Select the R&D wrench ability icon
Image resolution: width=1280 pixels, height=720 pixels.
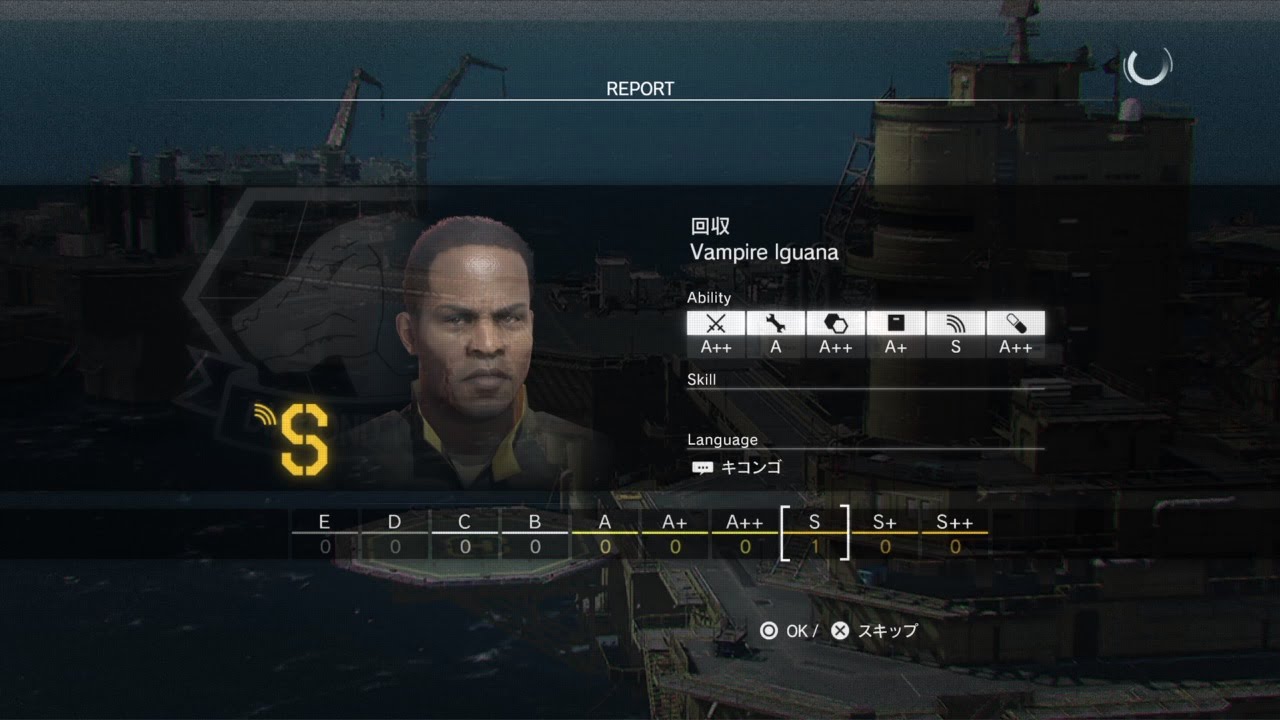tap(776, 323)
